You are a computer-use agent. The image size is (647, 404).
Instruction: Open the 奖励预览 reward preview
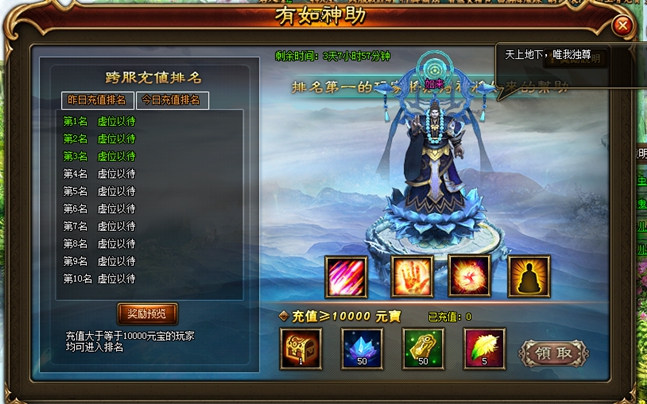coord(147,313)
